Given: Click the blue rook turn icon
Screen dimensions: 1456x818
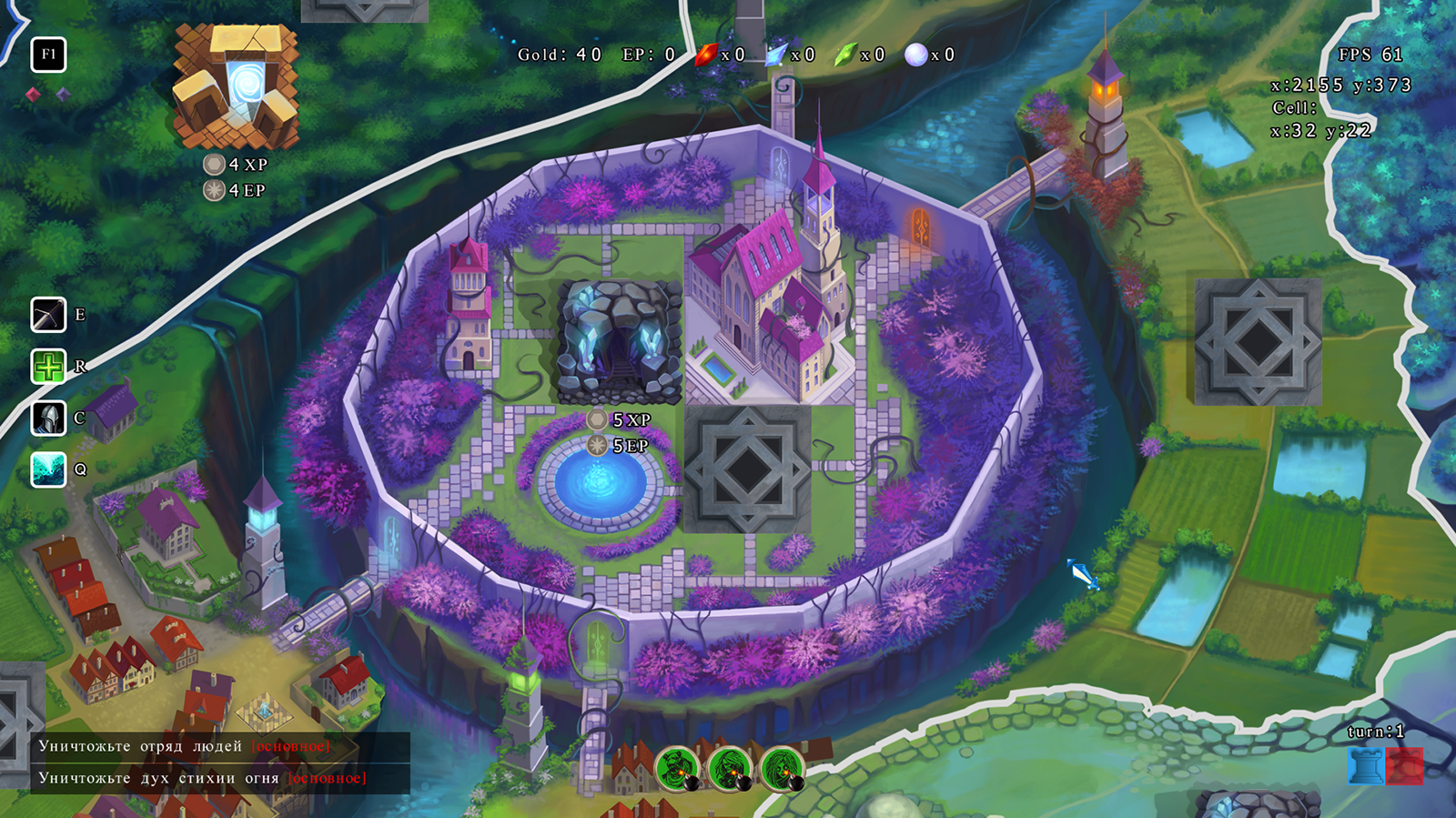Looking at the screenshot, I should click(x=1365, y=766).
